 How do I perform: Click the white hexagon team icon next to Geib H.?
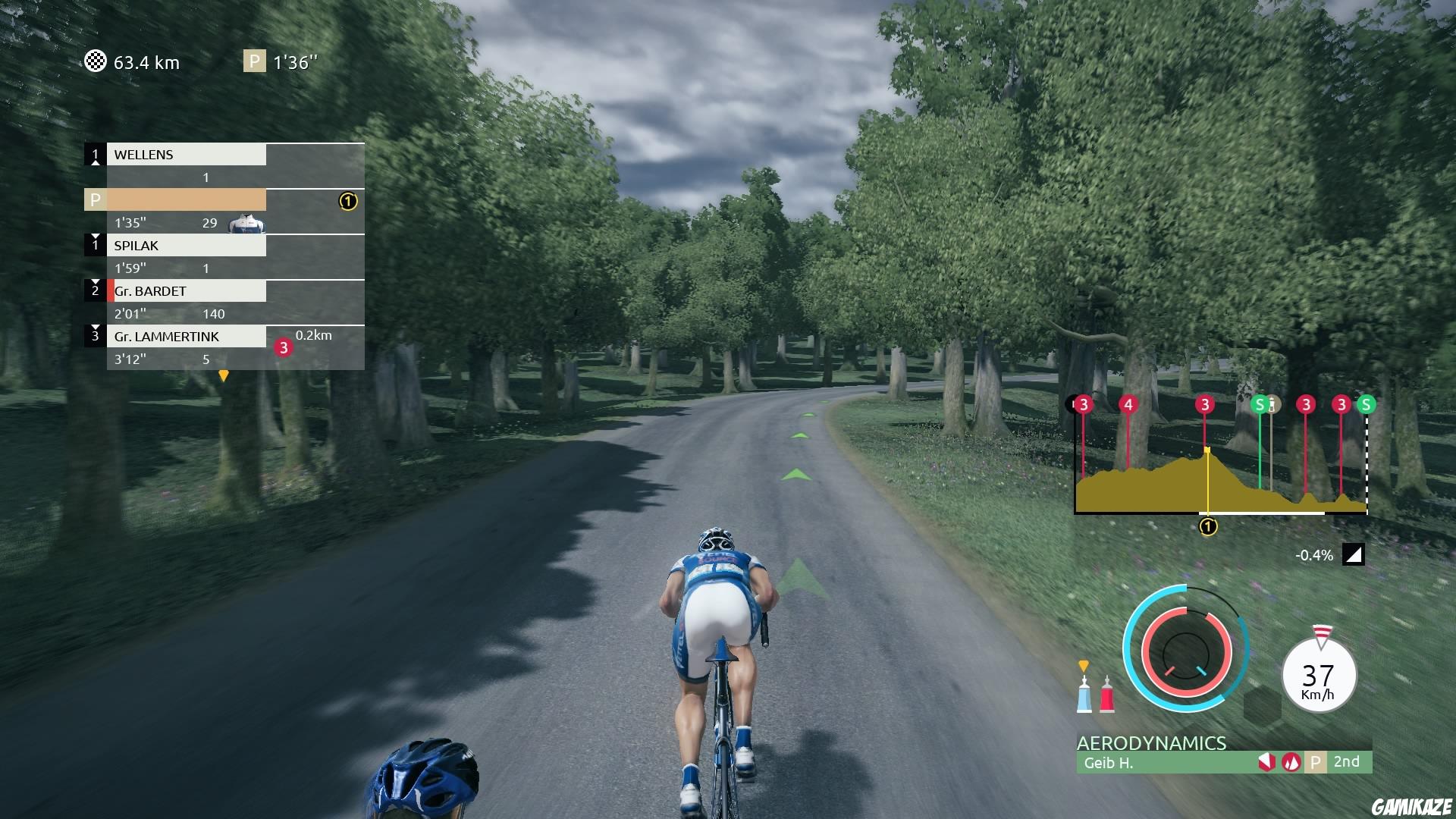[1267, 763]
